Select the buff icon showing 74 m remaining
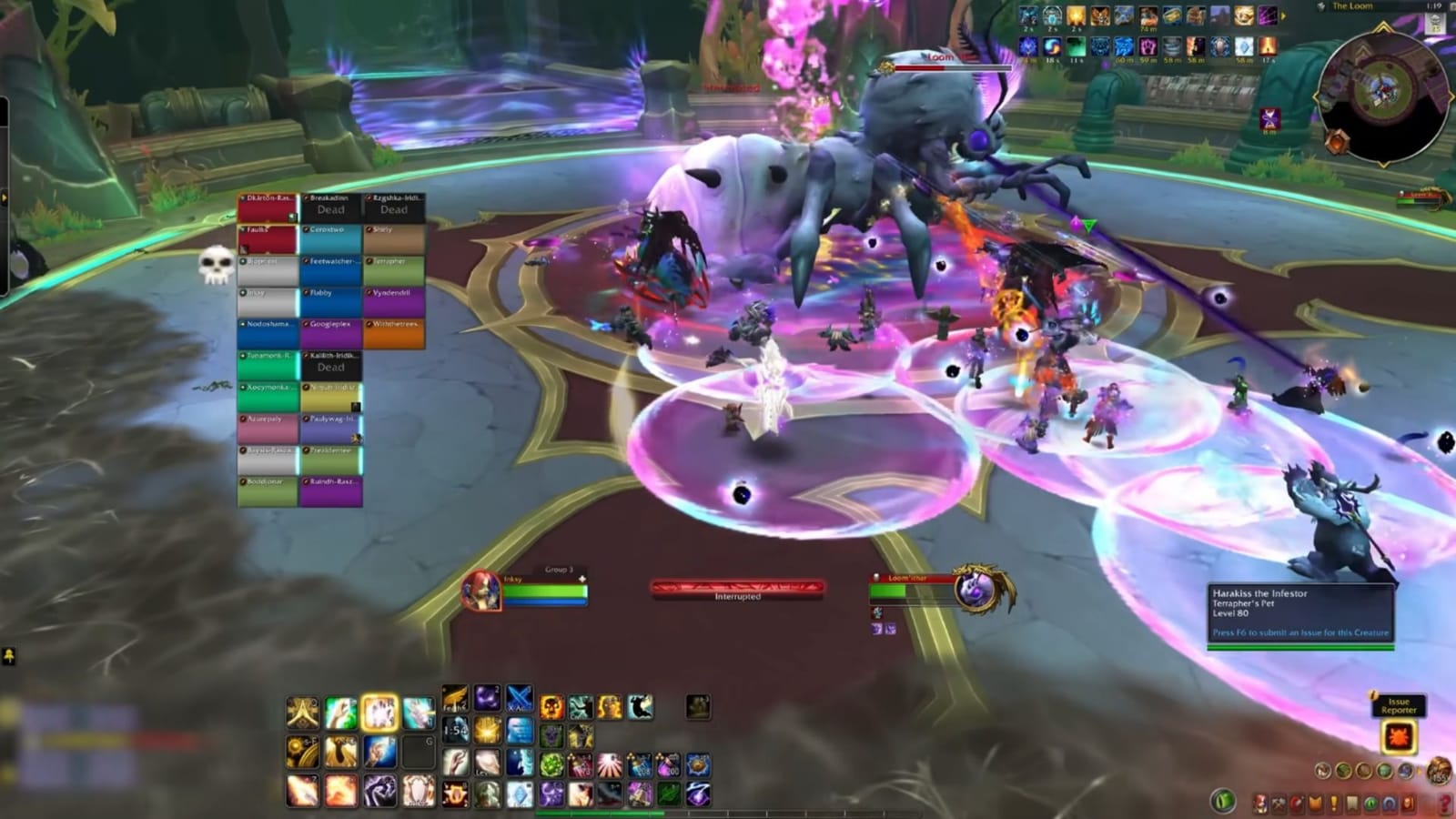Screen dimensions: 1456x819 click(1148, 17)
